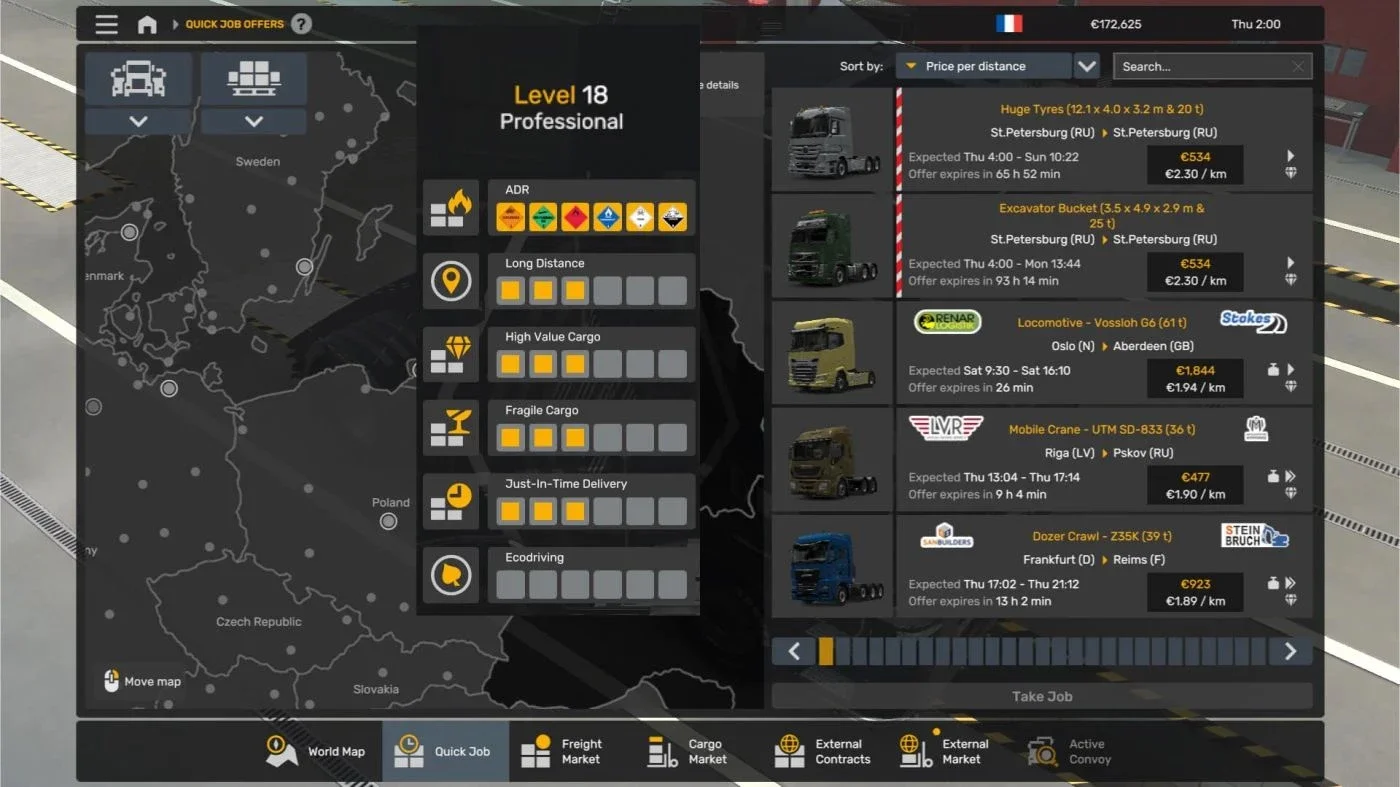The image size is (1400, 787).
Task: Click the Fragile Cargo skill icon
Action: click(x=451, y=428)
